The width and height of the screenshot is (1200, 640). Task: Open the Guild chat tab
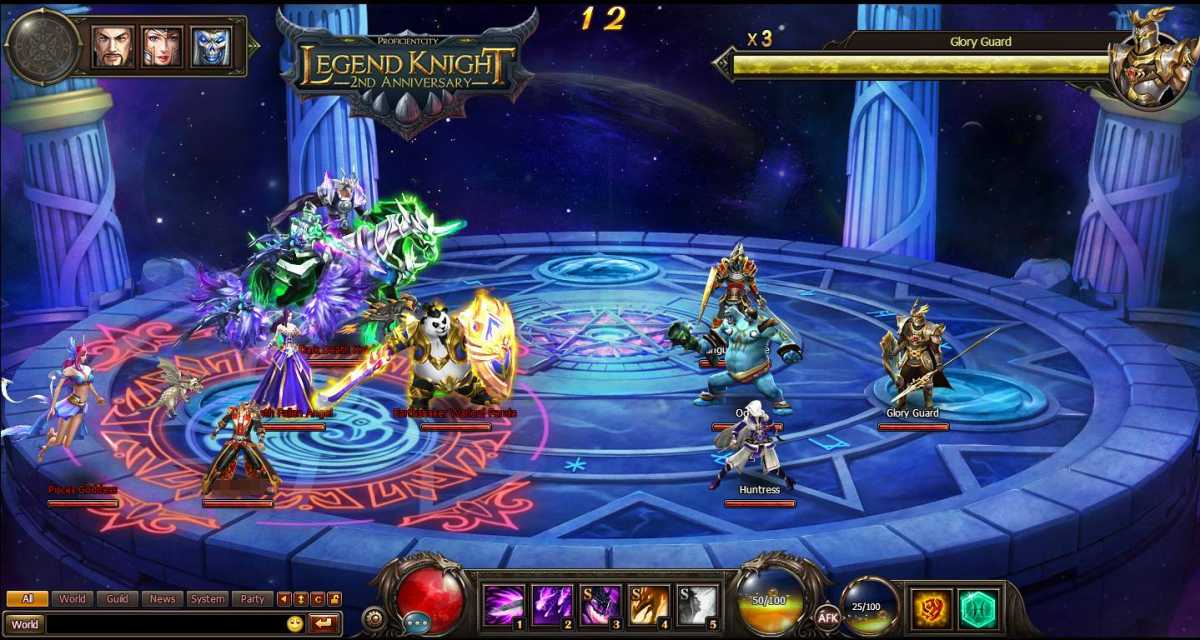117,599
